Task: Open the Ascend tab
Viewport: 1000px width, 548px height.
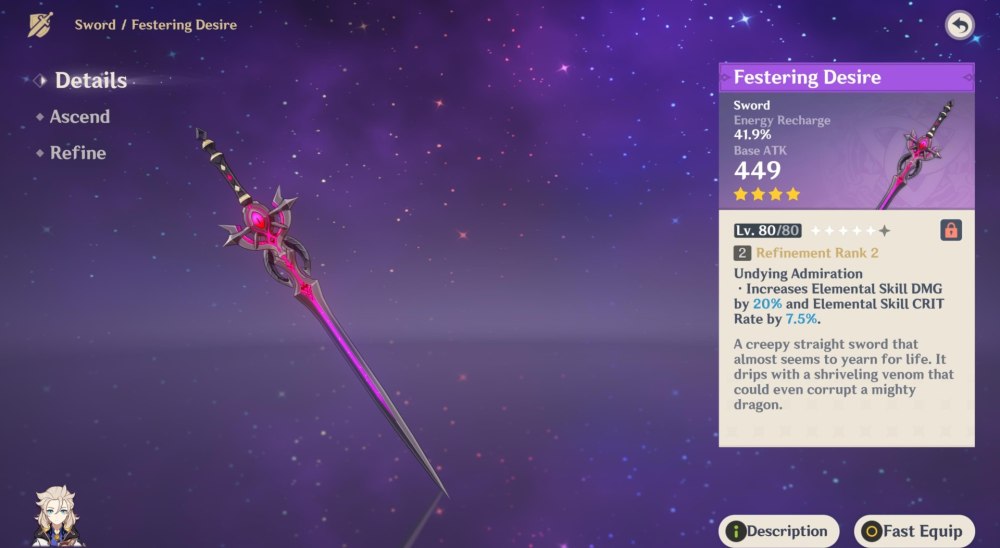Action: [x=79, y=117]
